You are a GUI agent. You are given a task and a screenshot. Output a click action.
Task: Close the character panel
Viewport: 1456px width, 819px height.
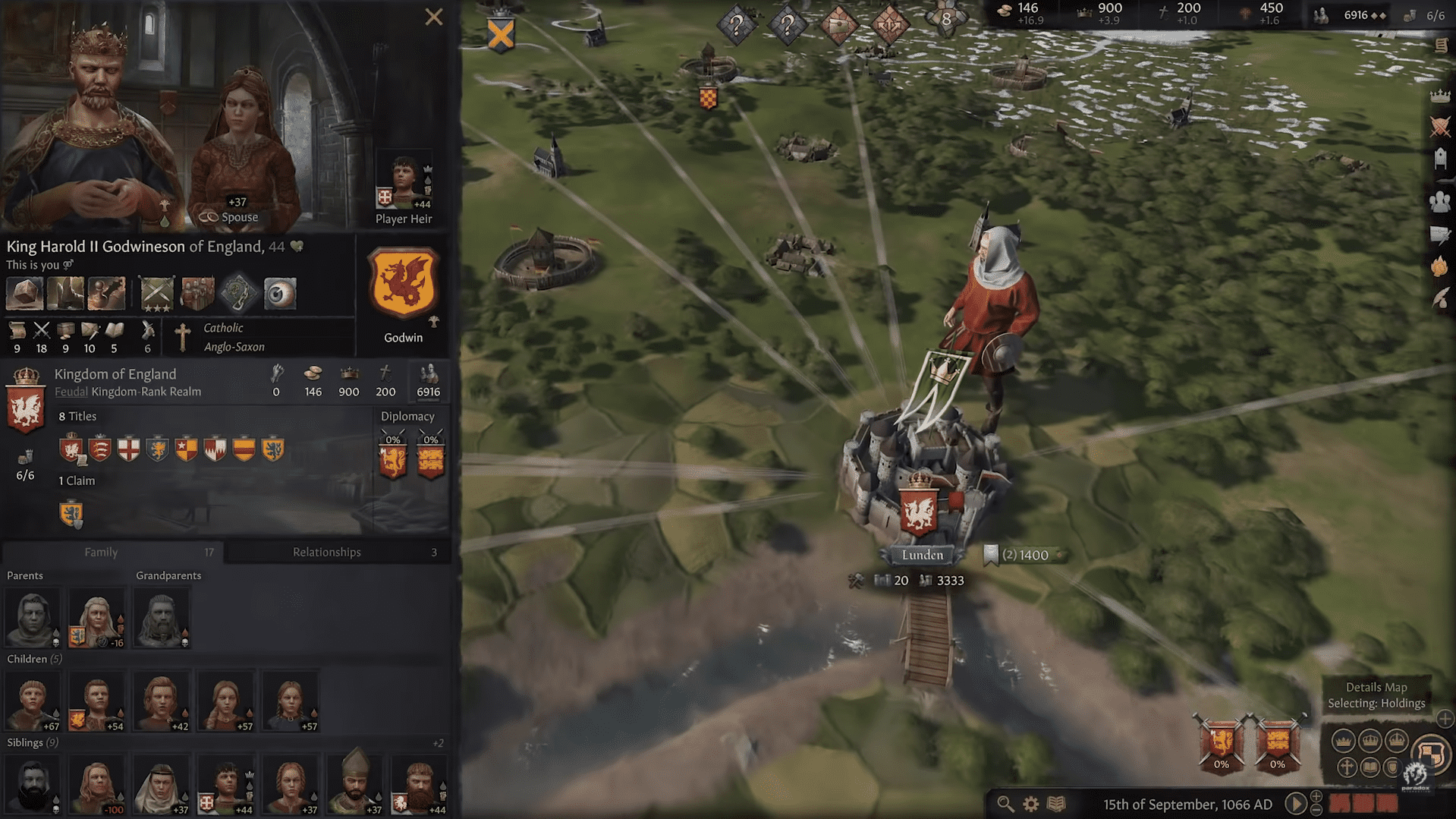click(x=433, y=17)
